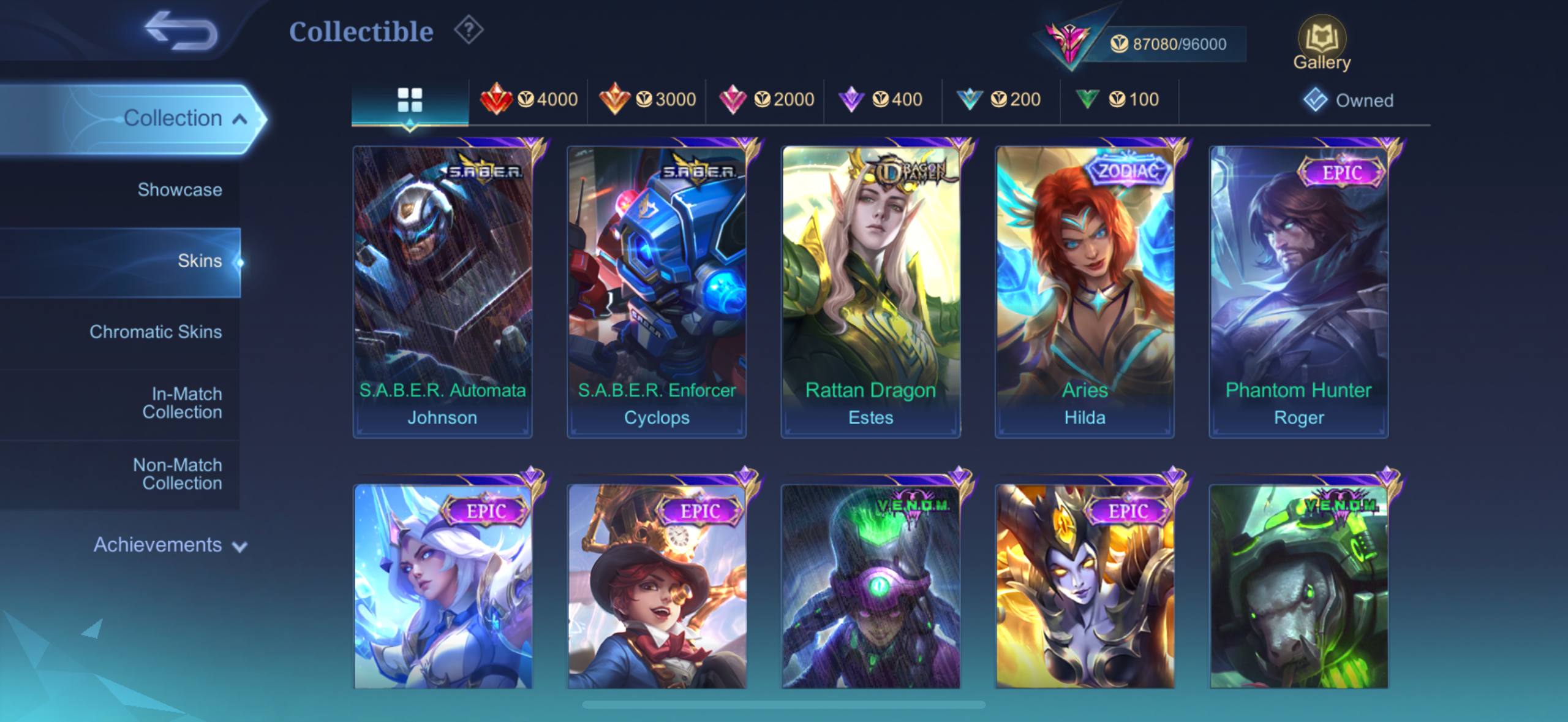Show the 2000 point tier skins
Screen dimensions: 1568x722
pyautogui.click(x=765, y=99)
